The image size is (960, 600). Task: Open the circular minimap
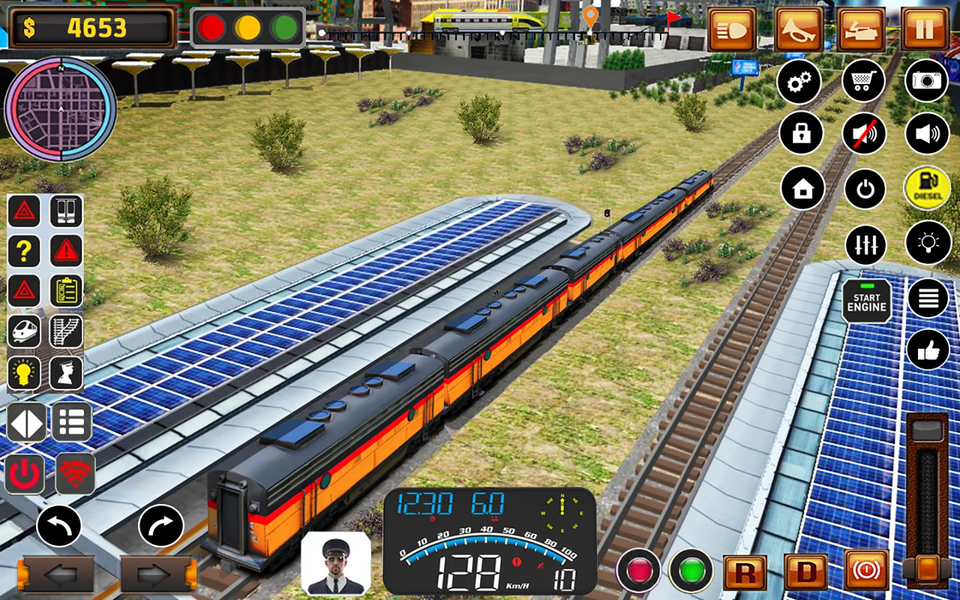click(x=60, y=108)
